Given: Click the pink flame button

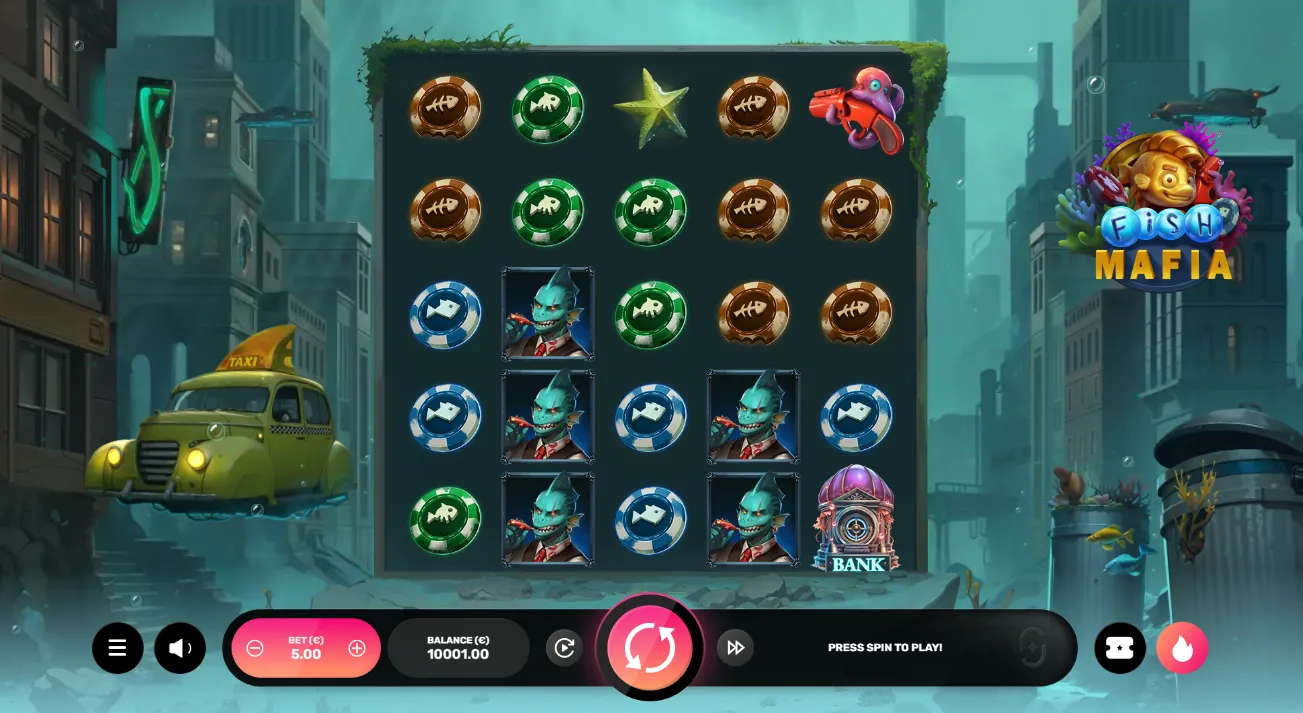Looking at the screenshot, I should click(x=1182, y=648).
